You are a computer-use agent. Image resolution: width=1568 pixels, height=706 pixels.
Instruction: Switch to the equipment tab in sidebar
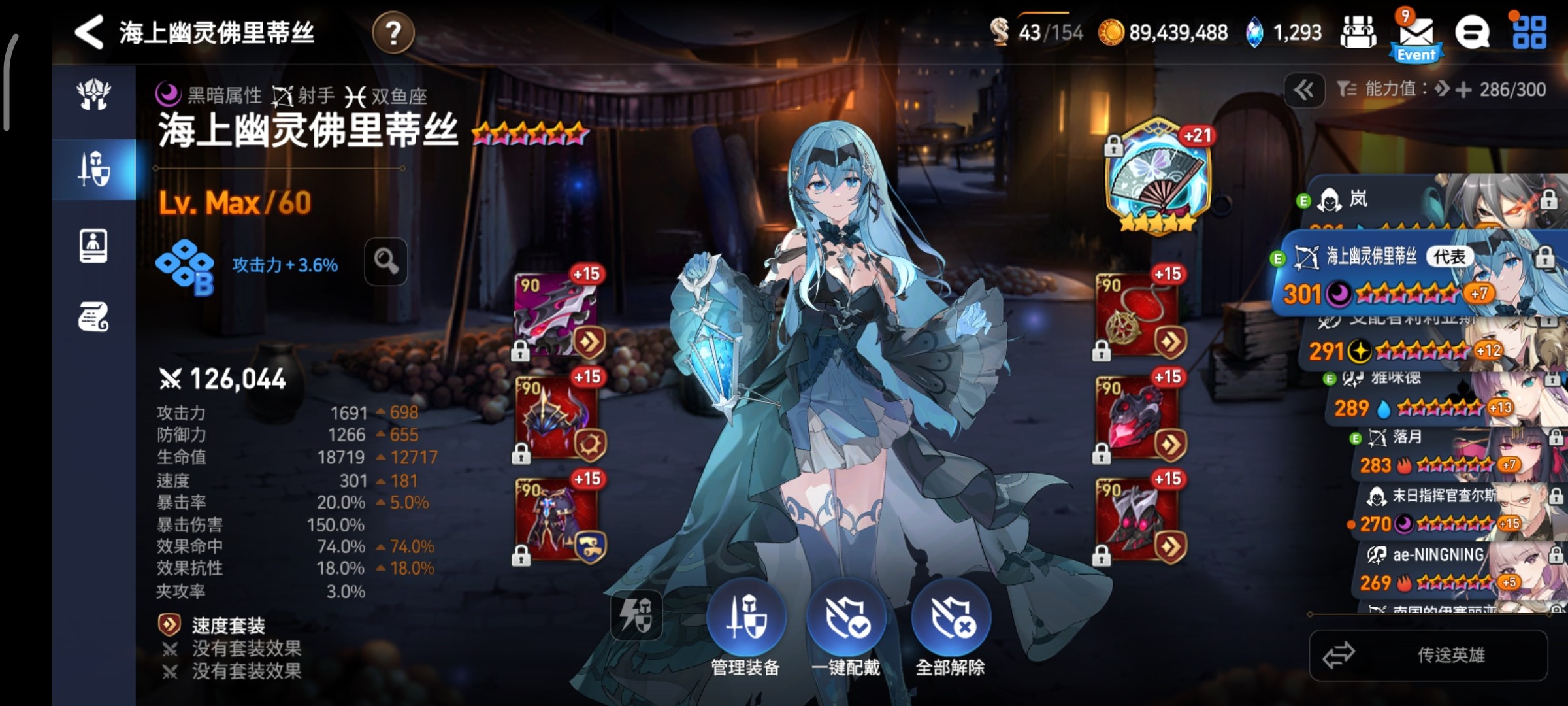tap(94, 169)
